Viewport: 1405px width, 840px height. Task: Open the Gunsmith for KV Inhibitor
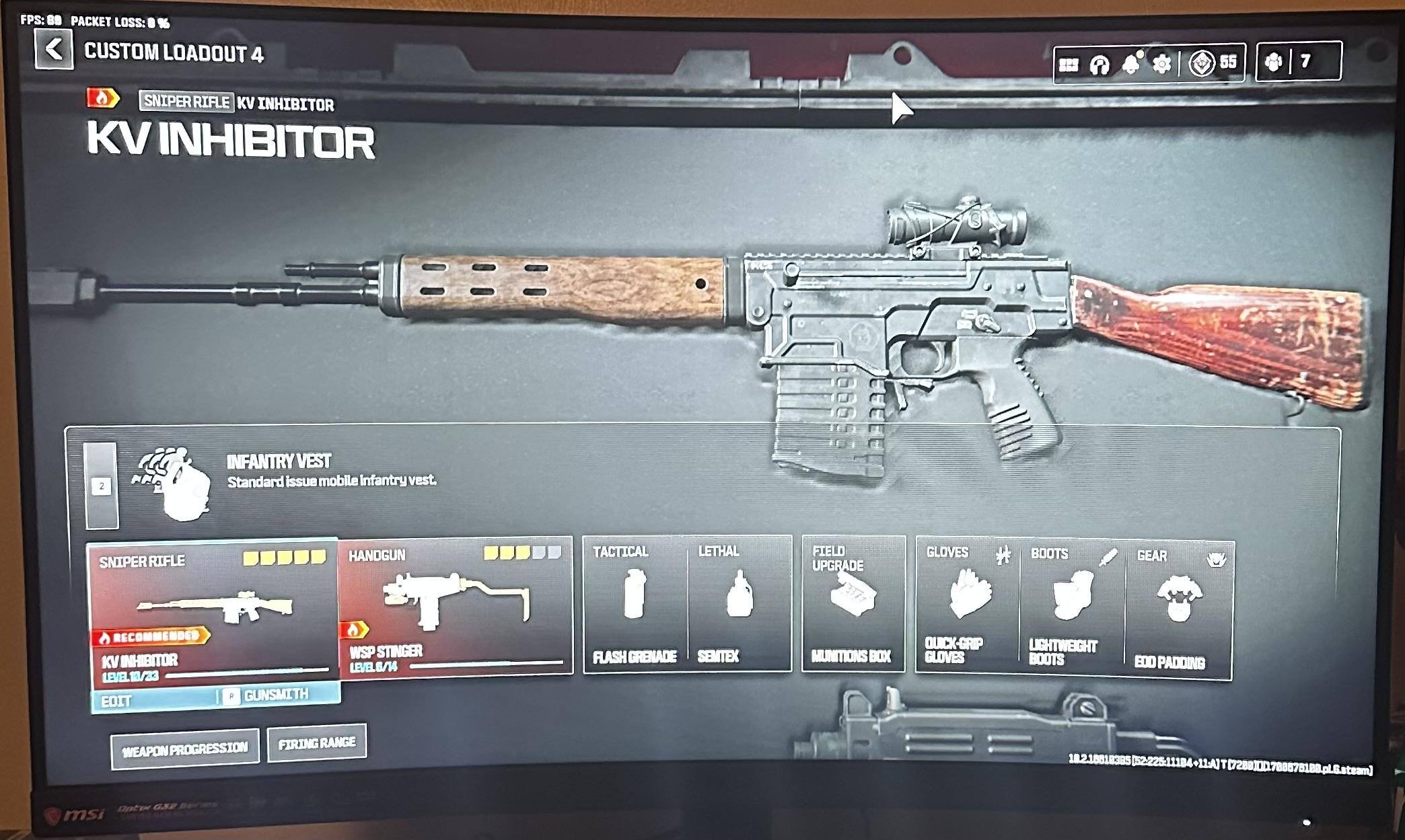pyautogui.click(x=276, y=695)
